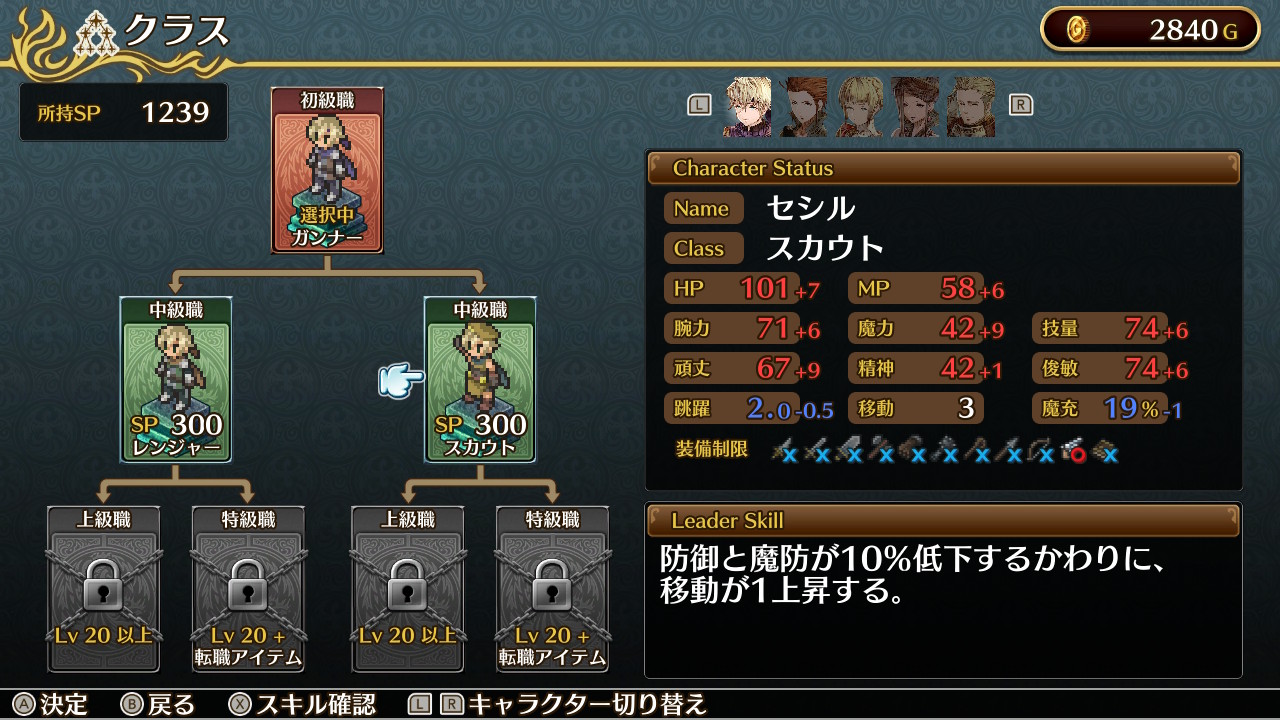1280x720 pixels.
Task: Select the locked 上級職 card under Scout
Action: [x=408, y=589]
